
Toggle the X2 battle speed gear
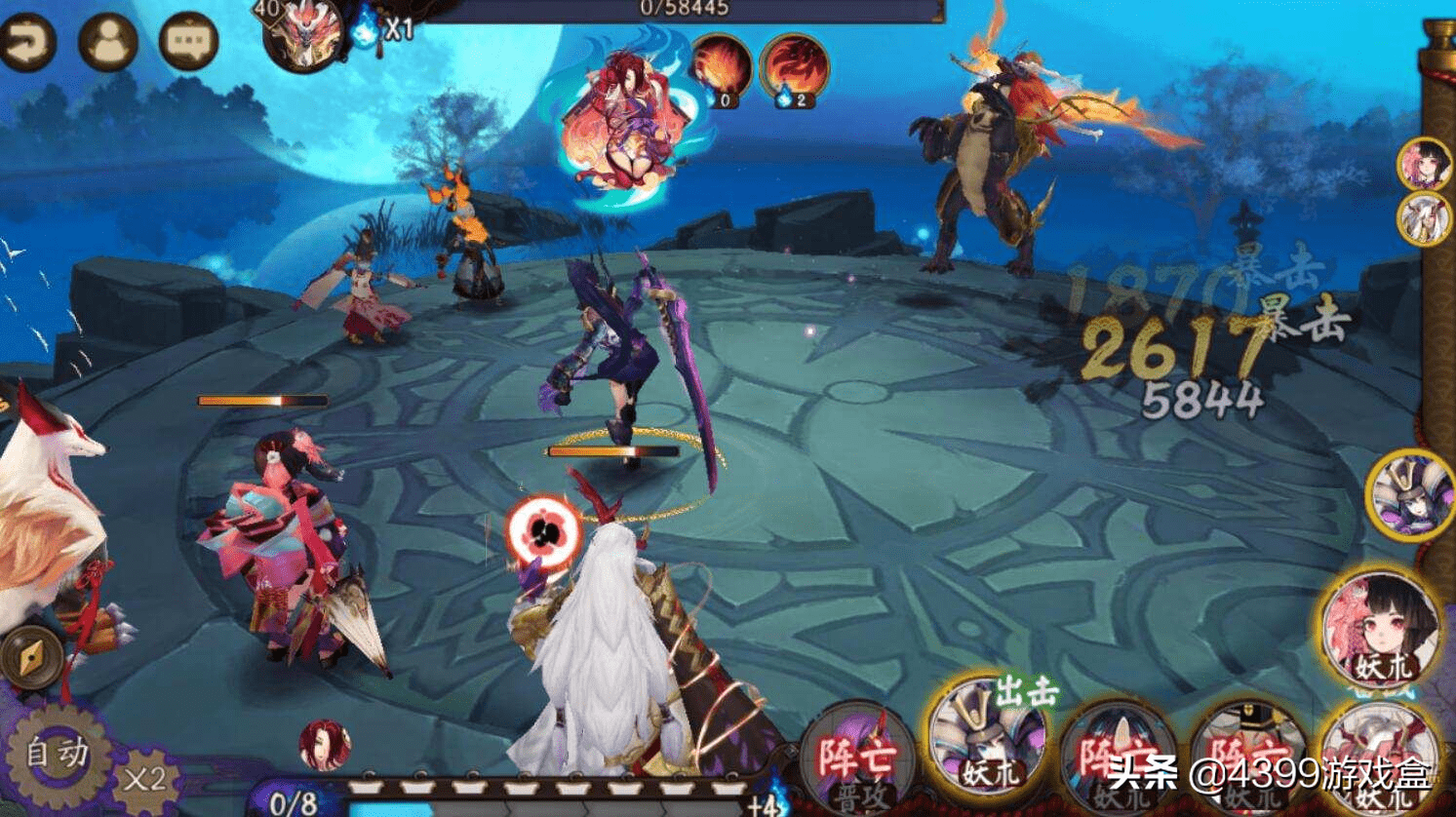click(144, 779)
